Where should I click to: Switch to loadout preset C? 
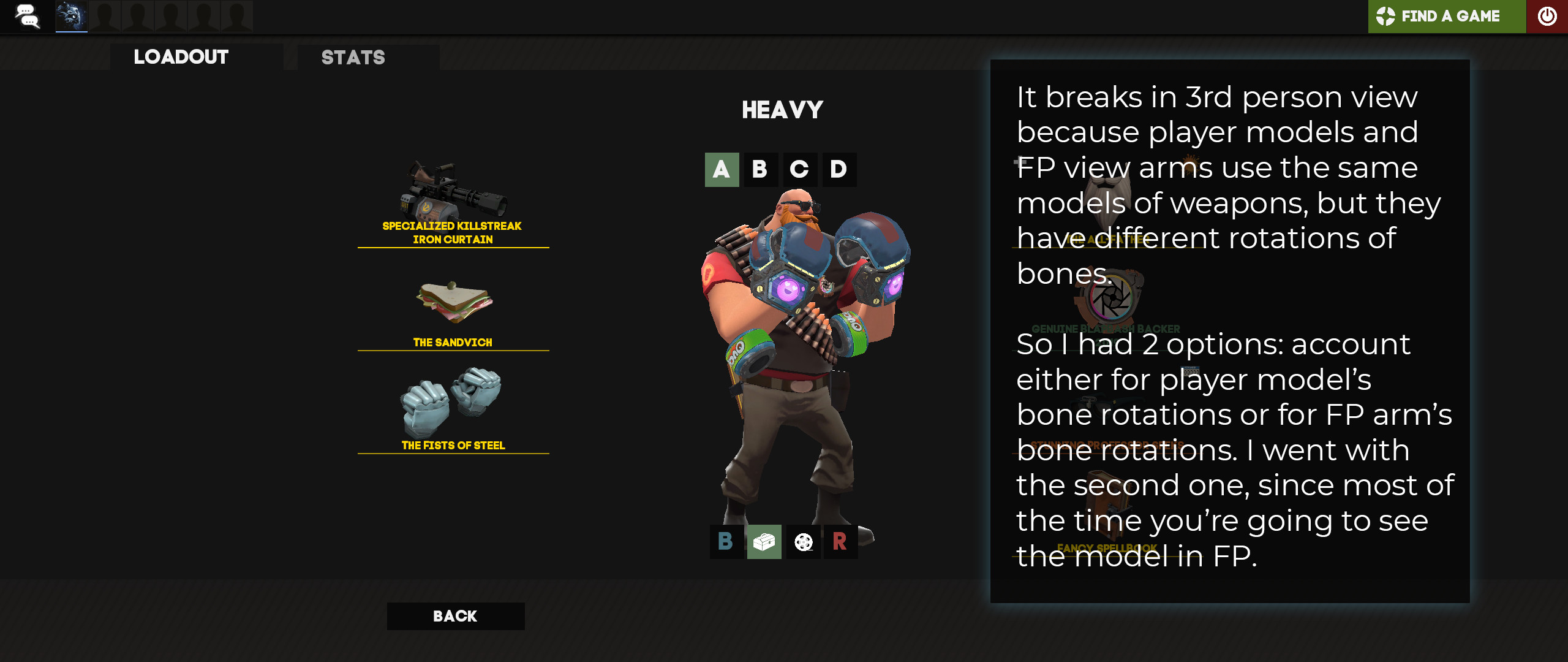point(799,169)
